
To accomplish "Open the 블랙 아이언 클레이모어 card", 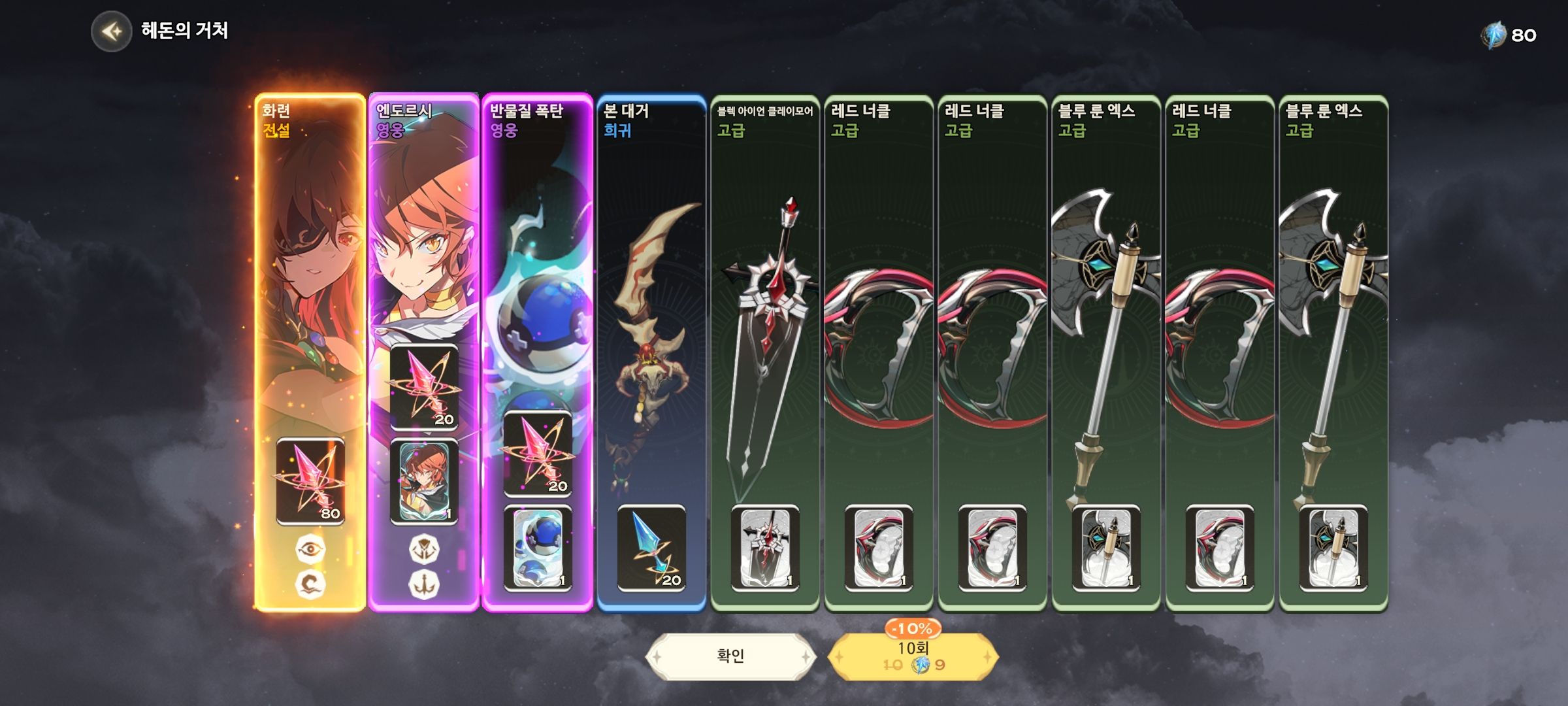I will coord(765,327).
